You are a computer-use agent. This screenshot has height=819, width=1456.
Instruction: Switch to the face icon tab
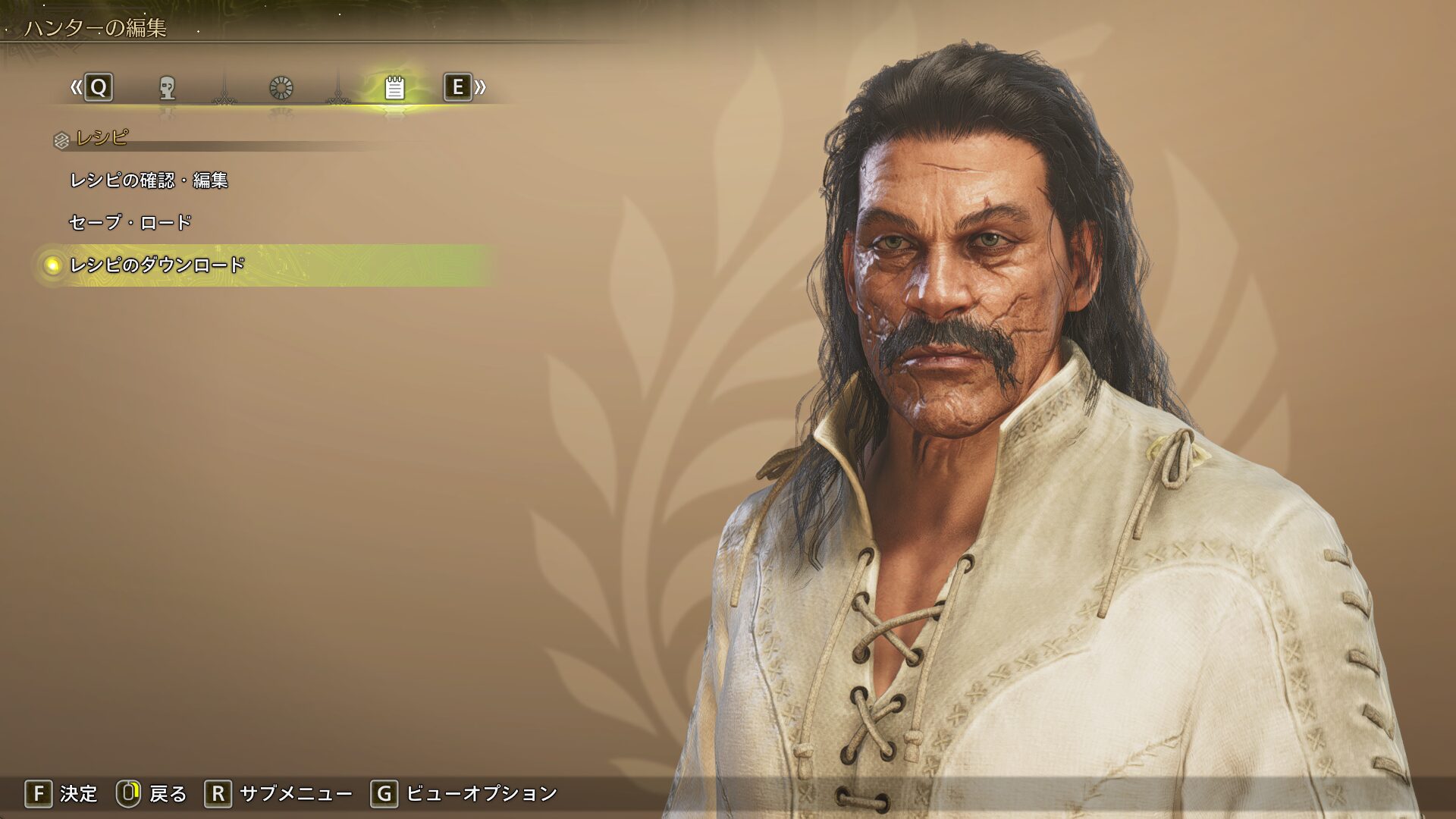[x=168, y=88]
